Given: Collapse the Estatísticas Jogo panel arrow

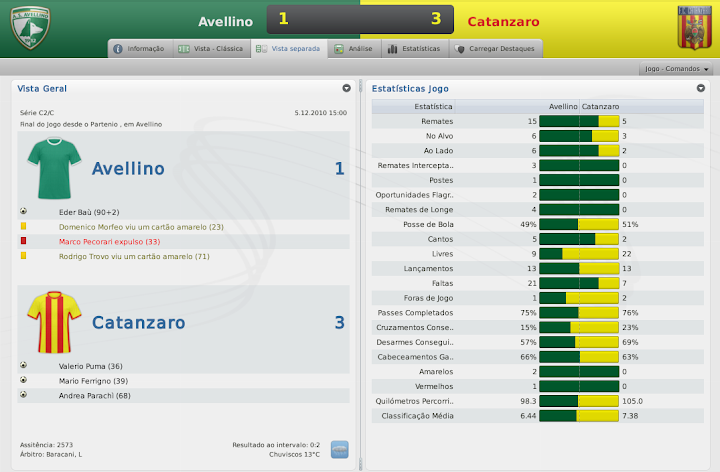Looking at the screenshot, I should pos(701,88).
